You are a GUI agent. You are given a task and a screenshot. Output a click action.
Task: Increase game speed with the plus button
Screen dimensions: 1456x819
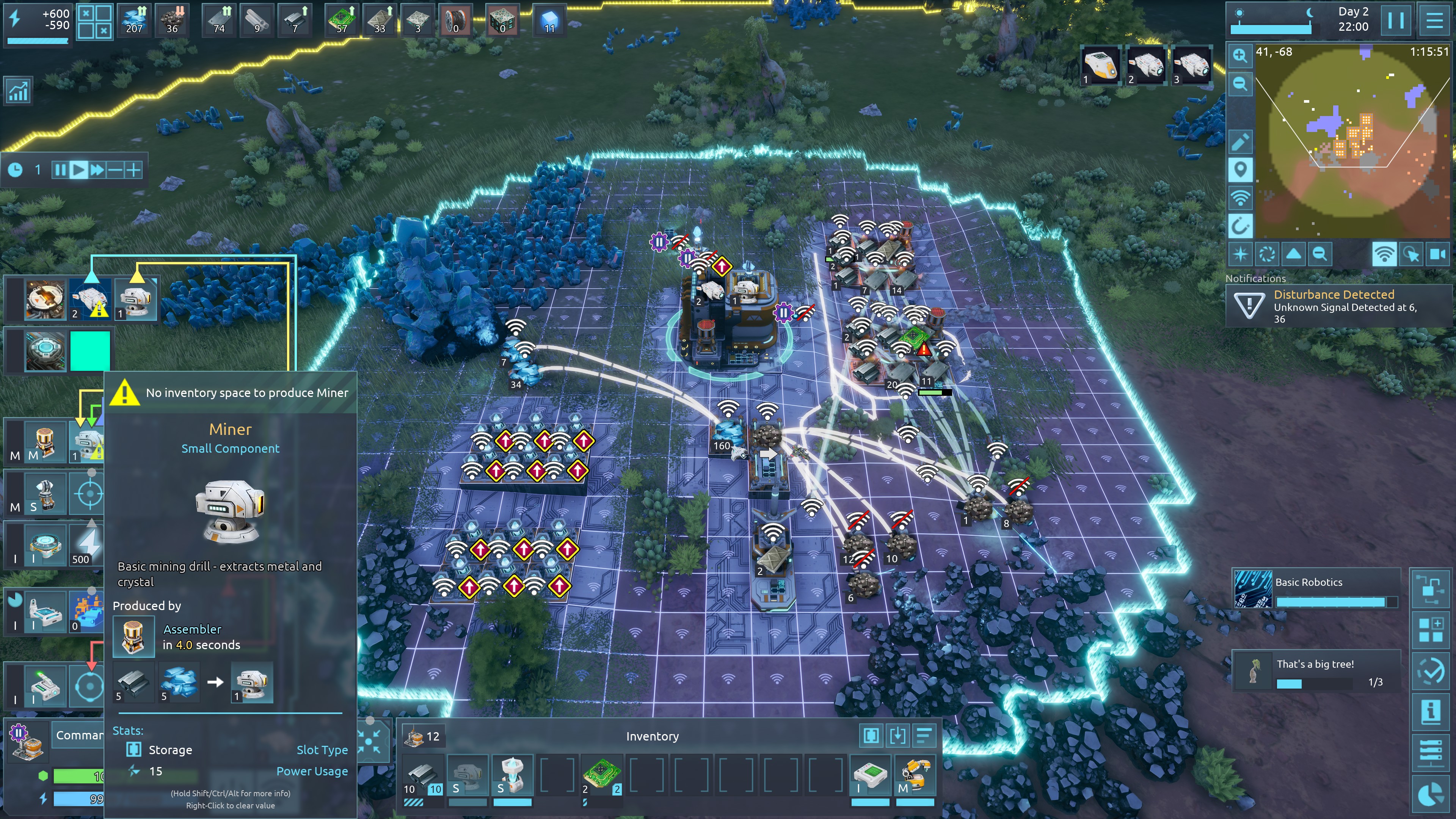coord(133,169)
